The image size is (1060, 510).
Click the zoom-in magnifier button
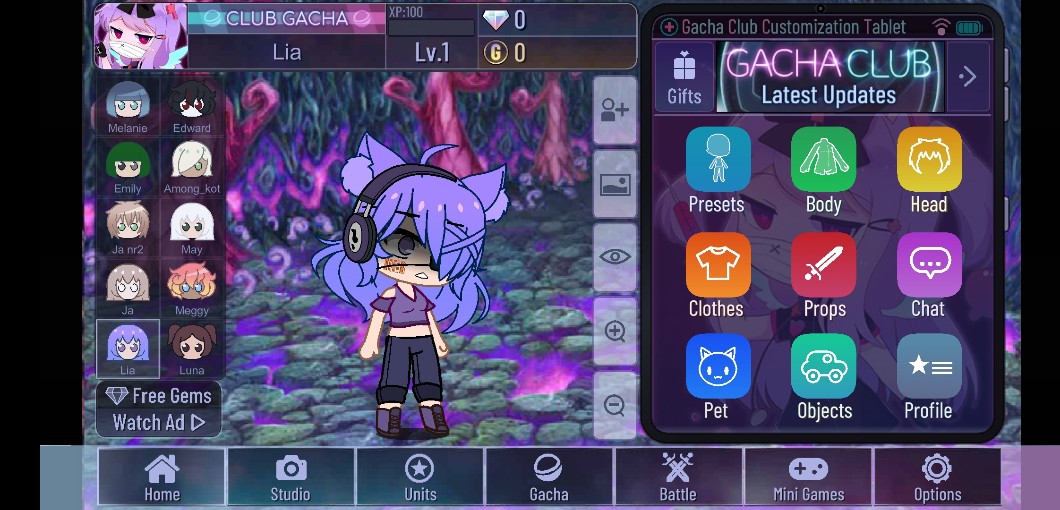coord(615,332)
